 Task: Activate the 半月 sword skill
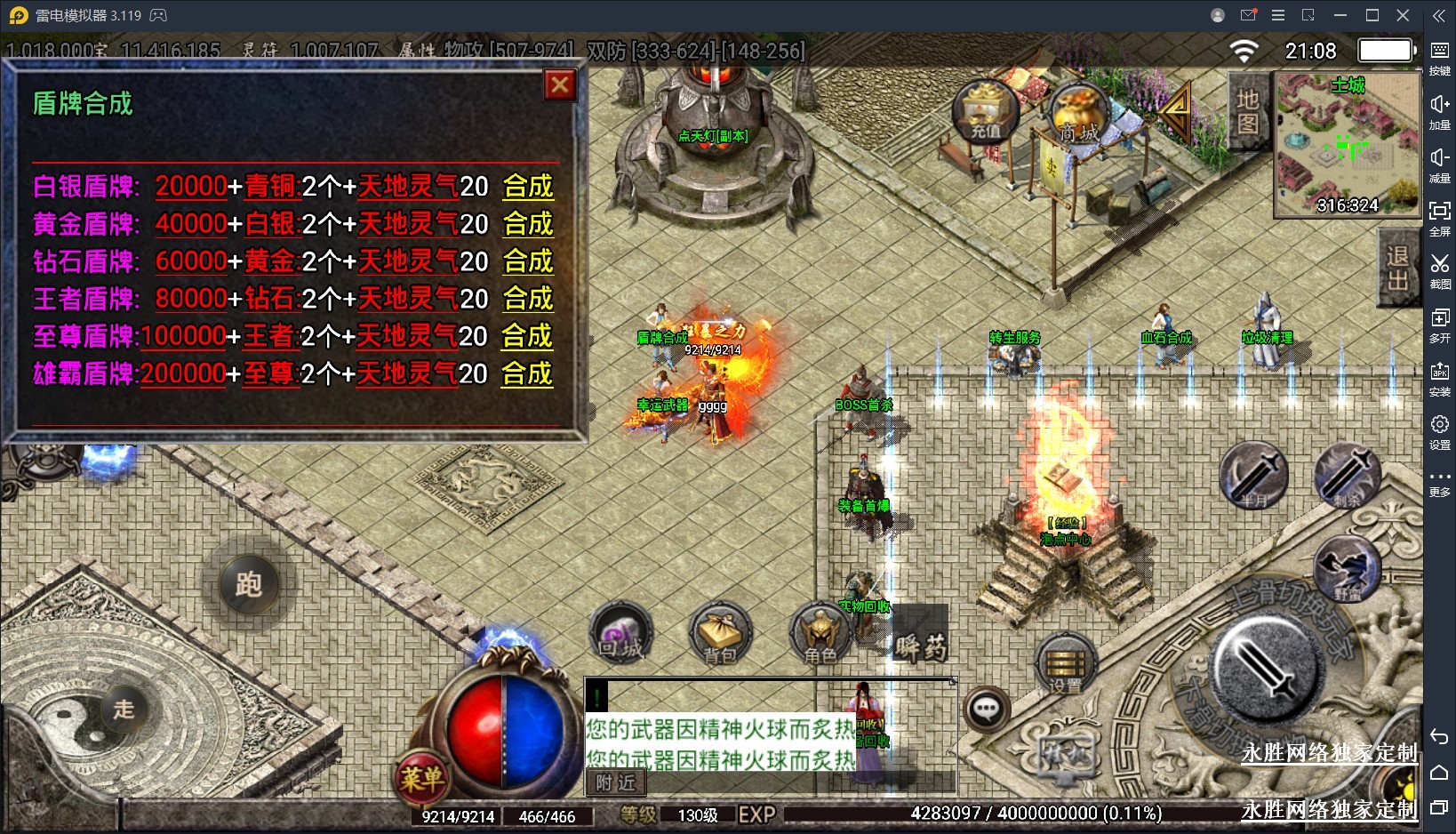click(x=1253, y=476)
